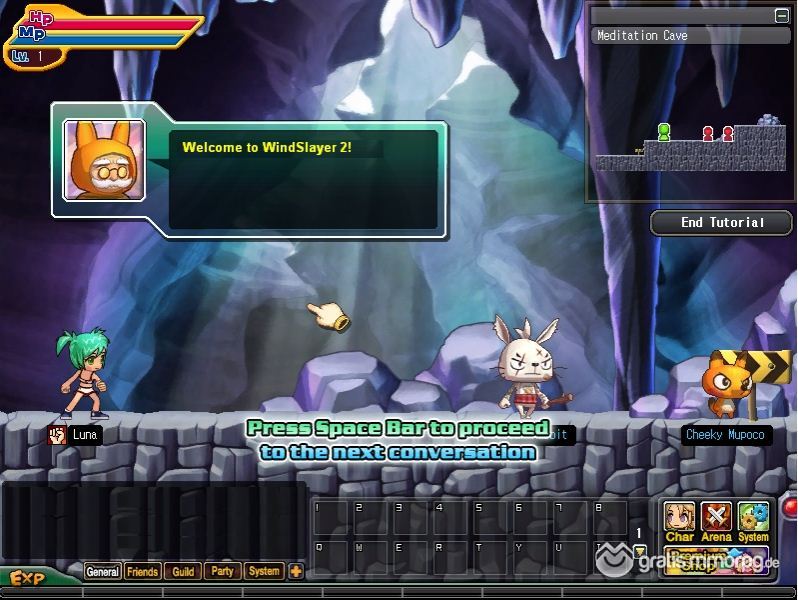The image size is (798, 600).
Task: Switch to the General chat tab
Action: pos(102,572)
